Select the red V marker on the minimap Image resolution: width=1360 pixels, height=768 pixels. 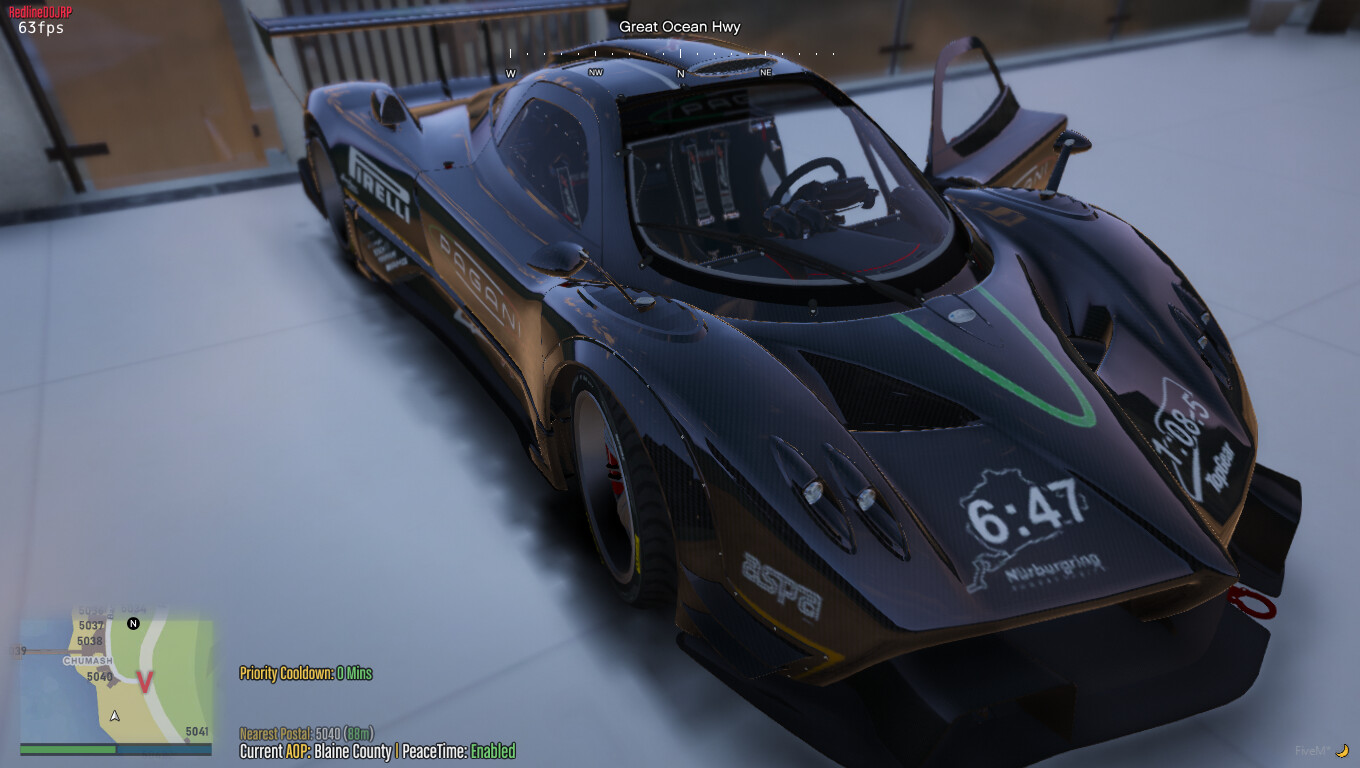click(145, 682)
